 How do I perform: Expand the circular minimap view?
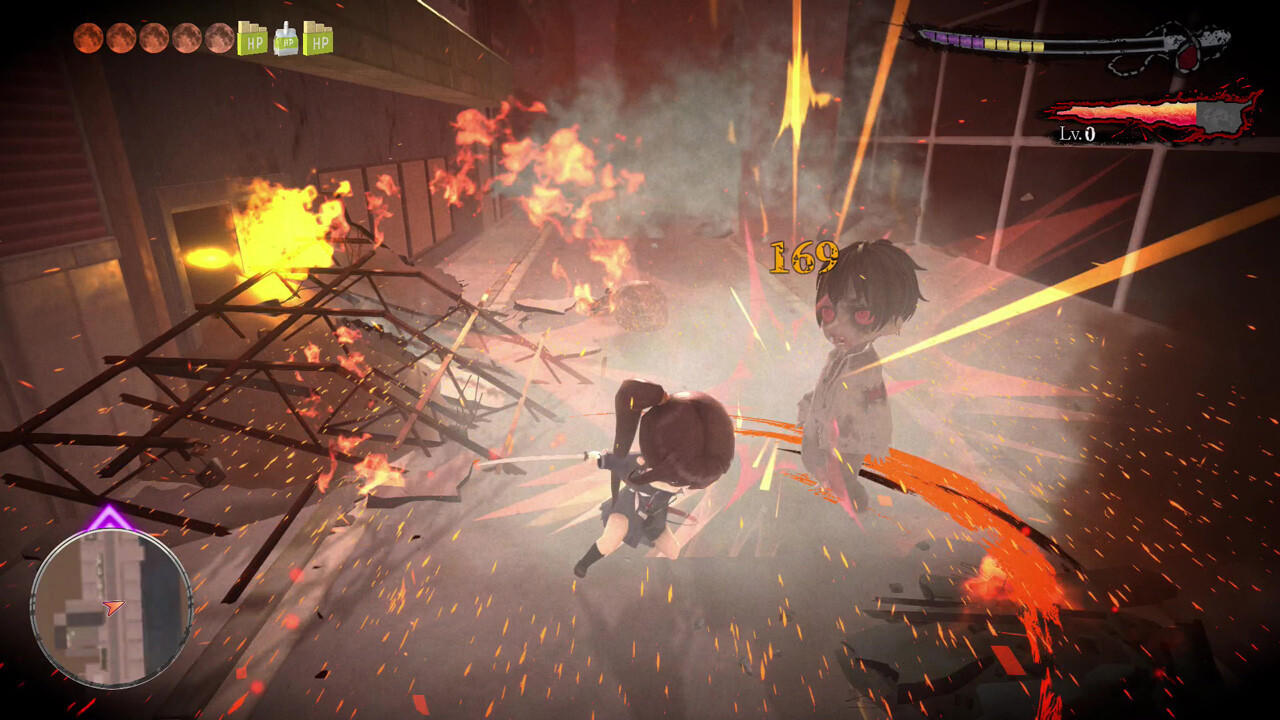110,610
